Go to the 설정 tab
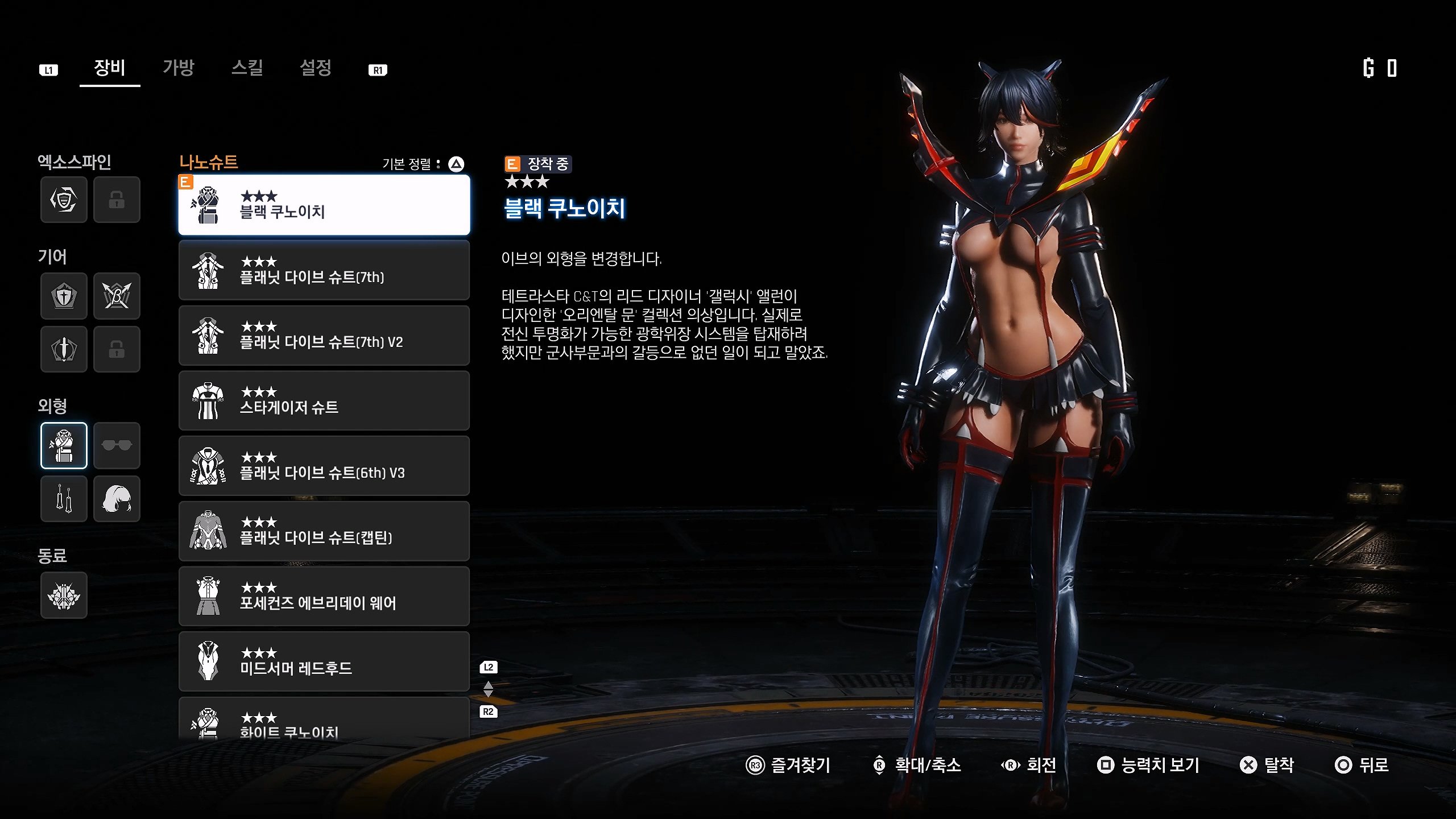 point(316,68)
